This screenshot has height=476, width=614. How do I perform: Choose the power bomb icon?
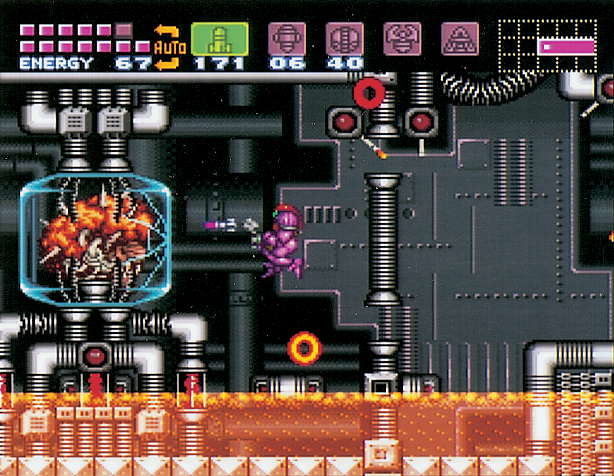tap(344, 39)
